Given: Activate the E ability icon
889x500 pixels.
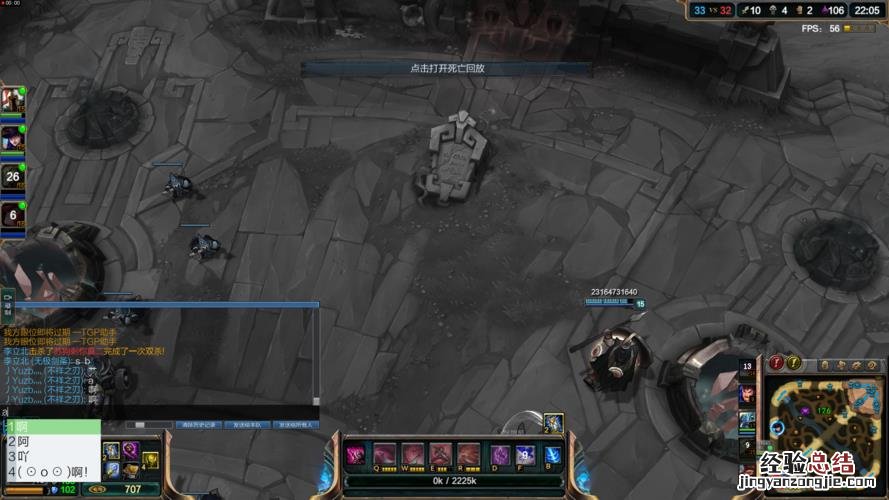Looking at the screenshot, I should tap(441, 455).
